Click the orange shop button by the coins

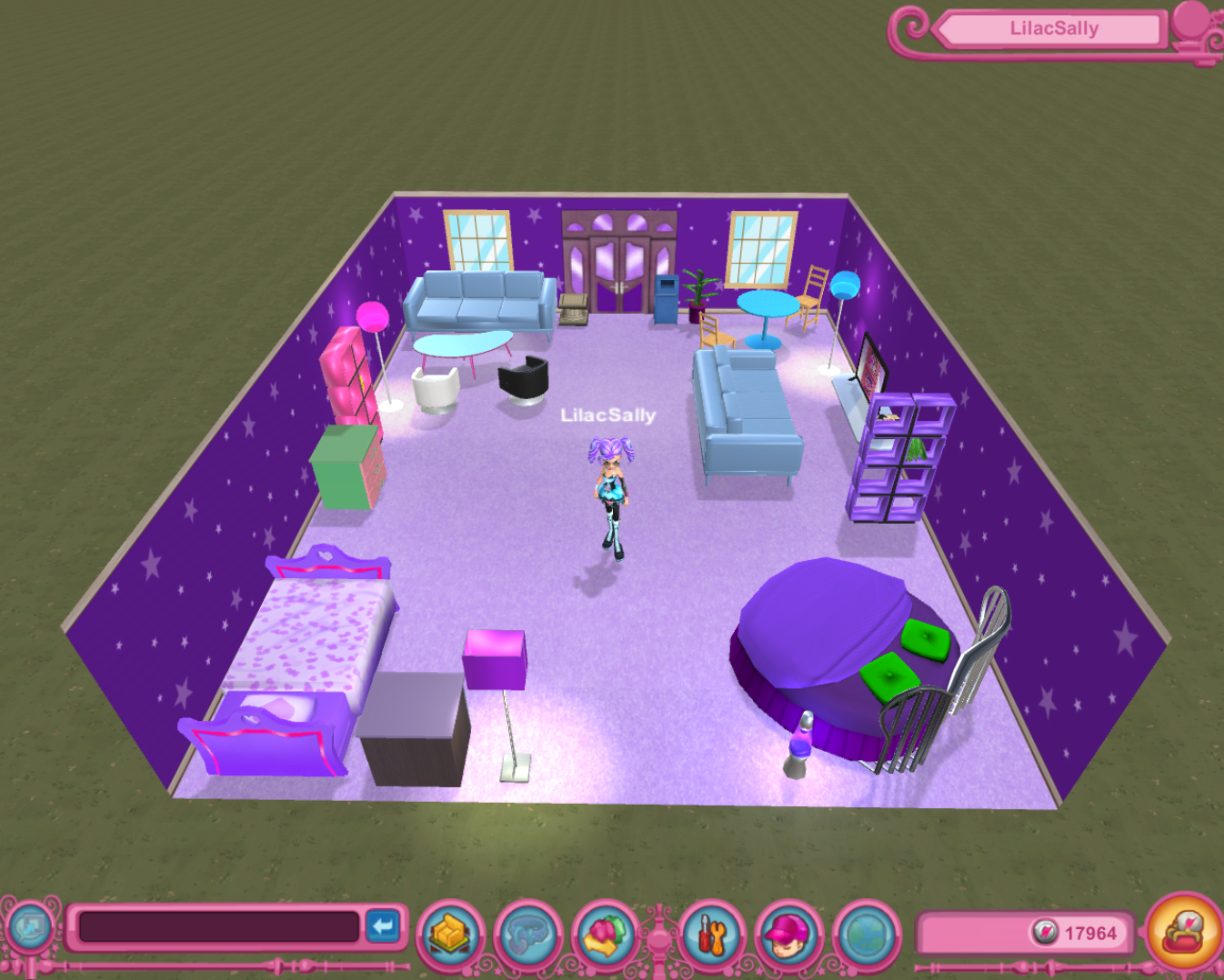(x=1185, y=931)
